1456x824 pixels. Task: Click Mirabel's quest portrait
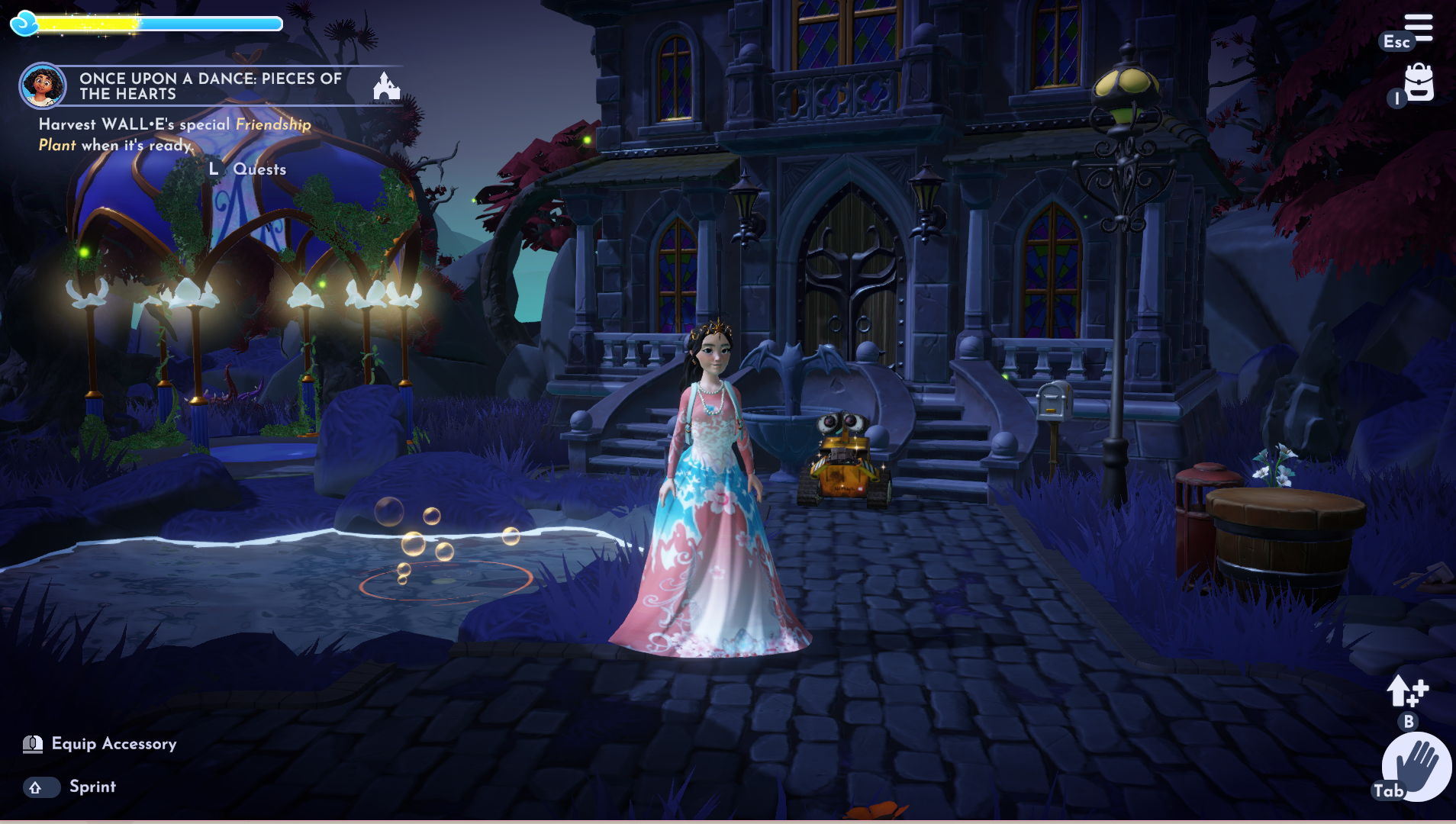click(x=42, y=85)
